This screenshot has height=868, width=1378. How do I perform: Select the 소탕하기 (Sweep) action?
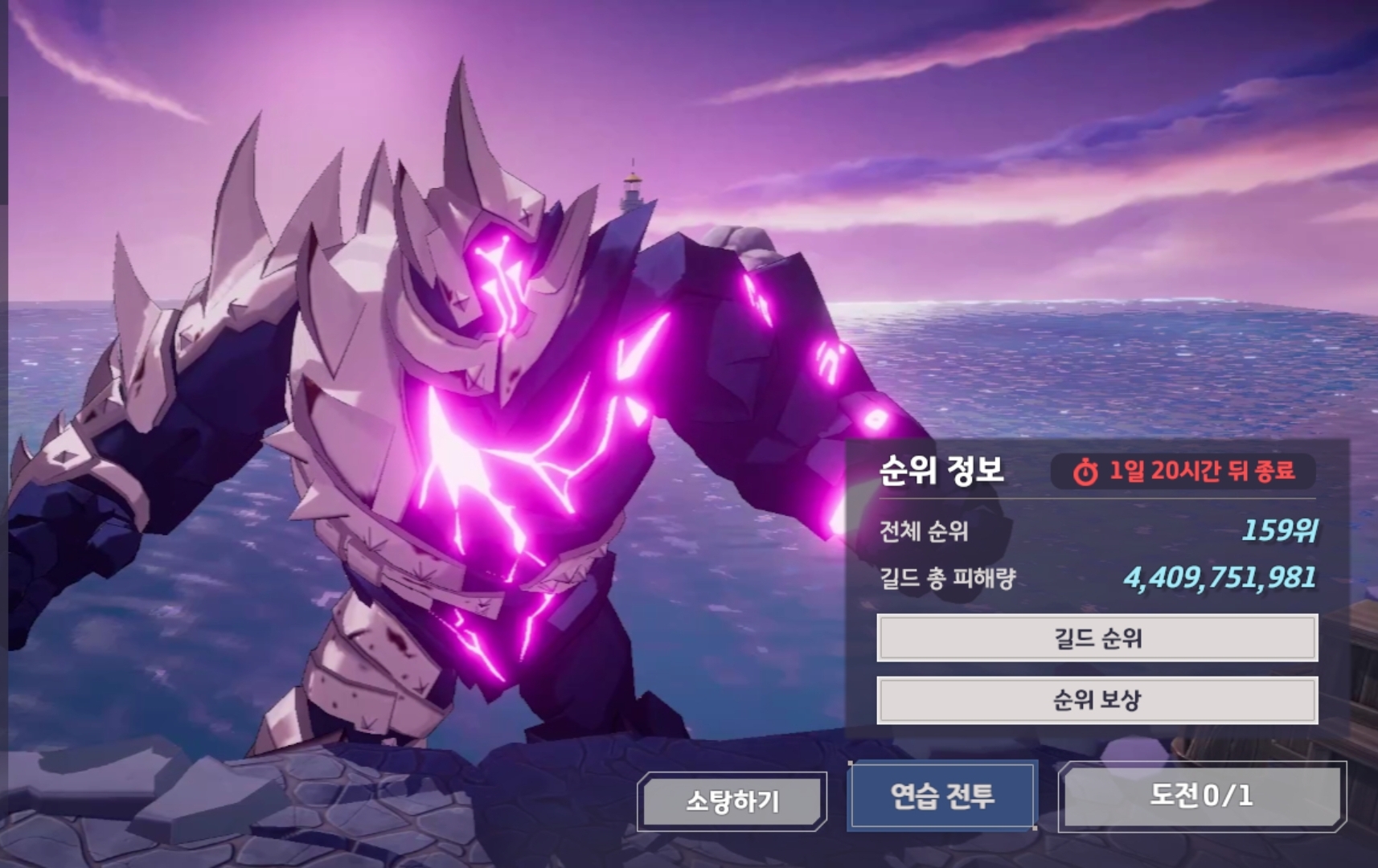coord(732,800)
